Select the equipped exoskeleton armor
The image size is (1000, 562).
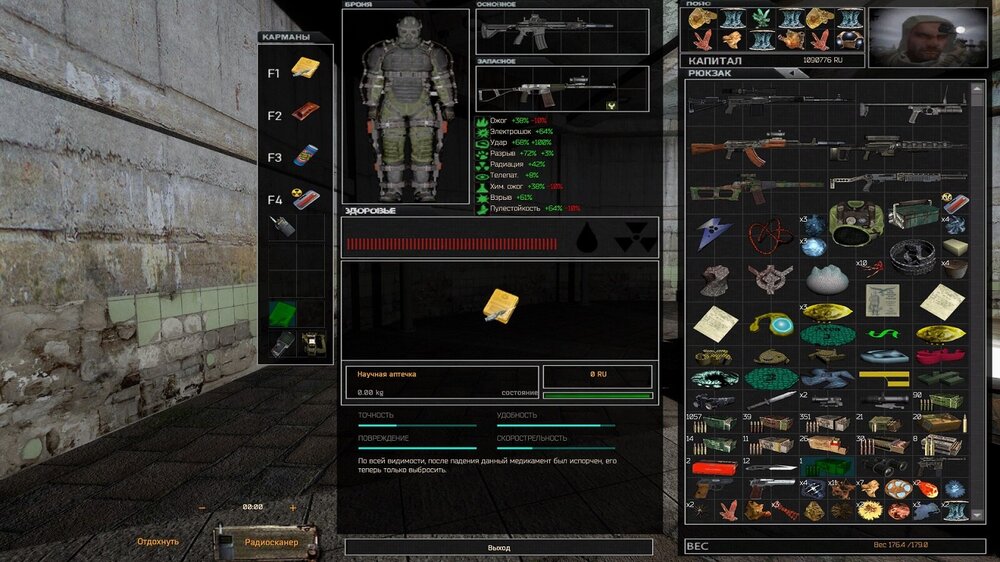pyautogui.click(x=405, y=113)
